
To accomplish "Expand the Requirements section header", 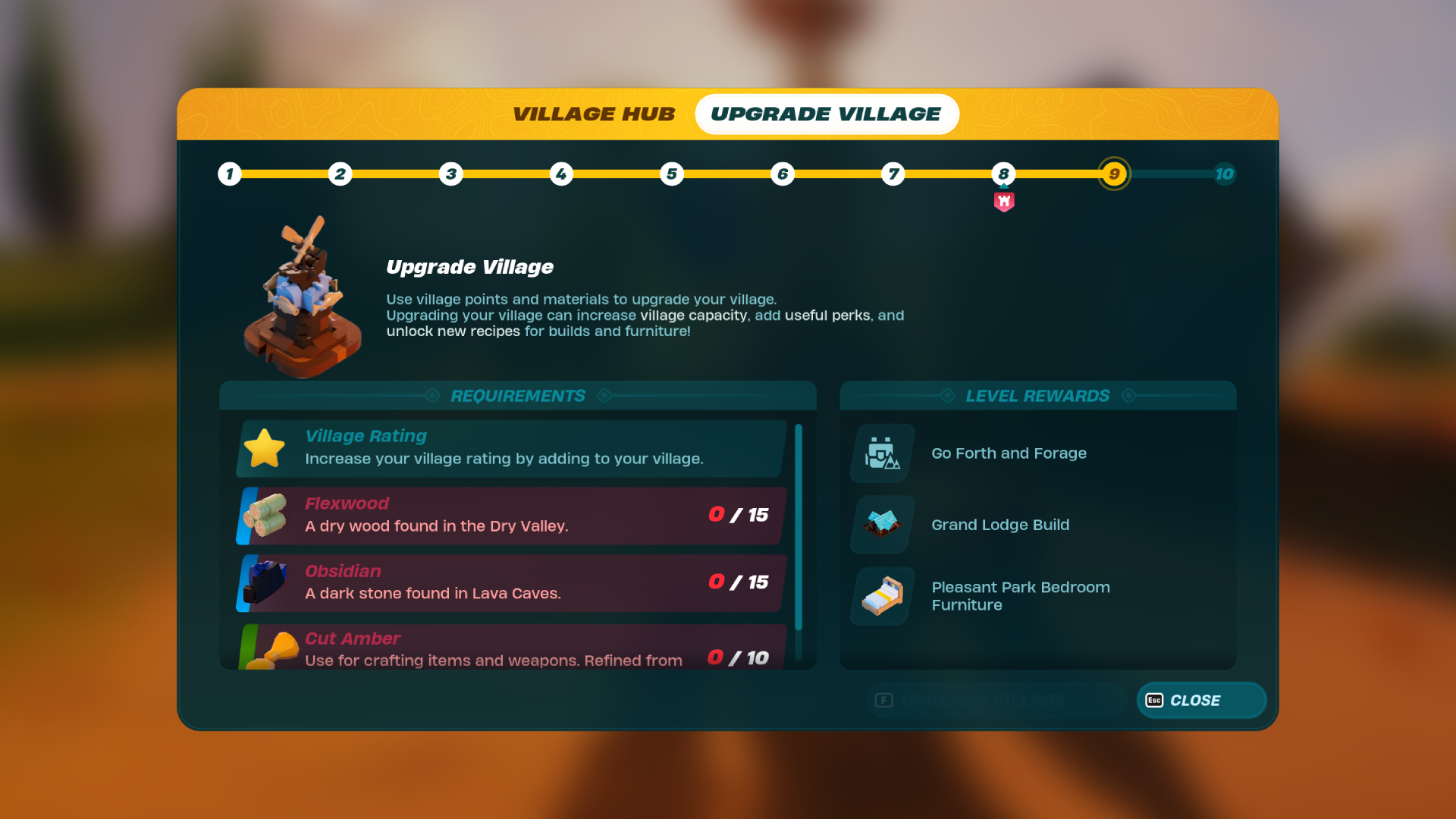I will [518, 395].
